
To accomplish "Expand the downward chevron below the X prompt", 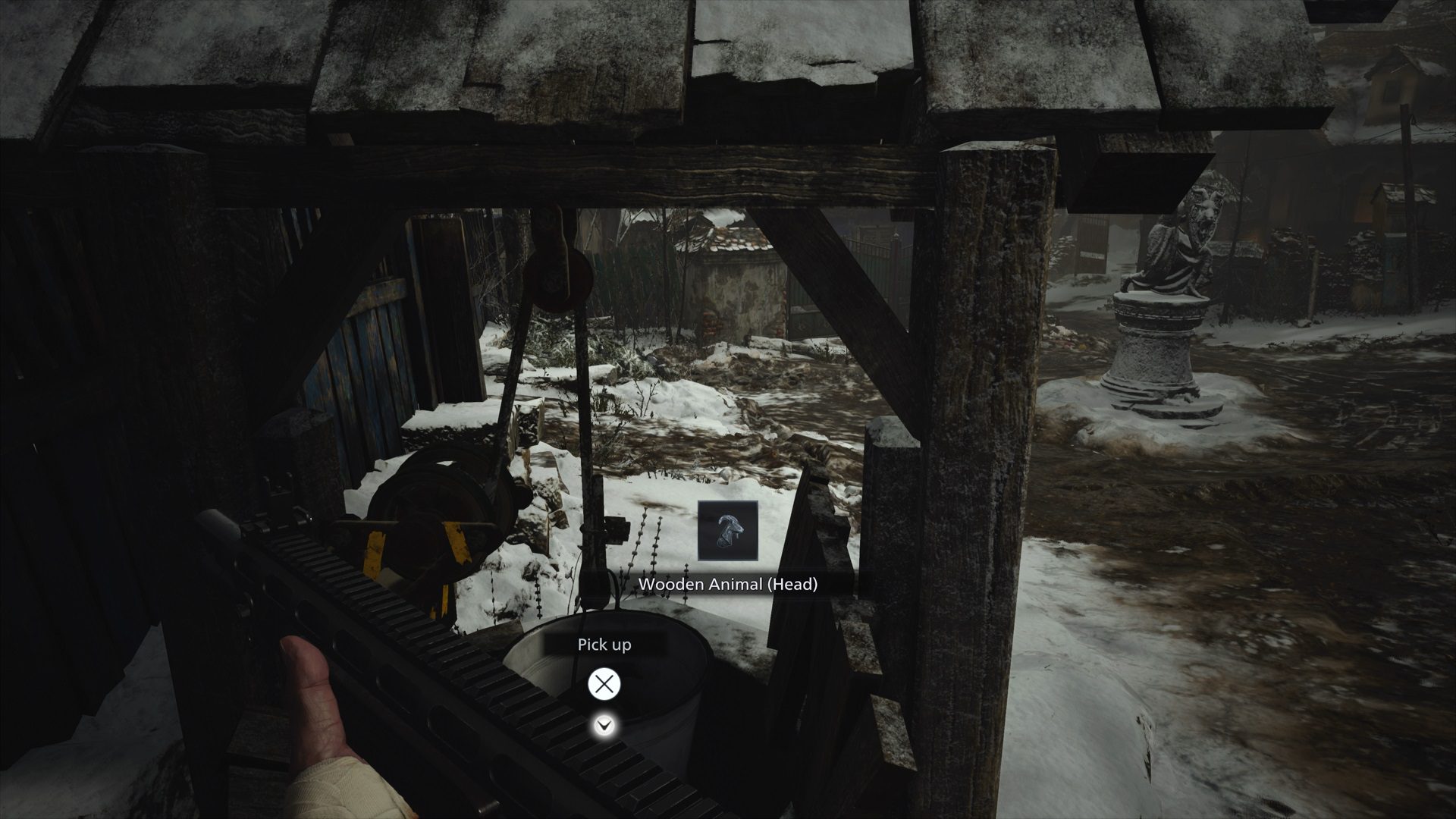I will pos(603,726).
